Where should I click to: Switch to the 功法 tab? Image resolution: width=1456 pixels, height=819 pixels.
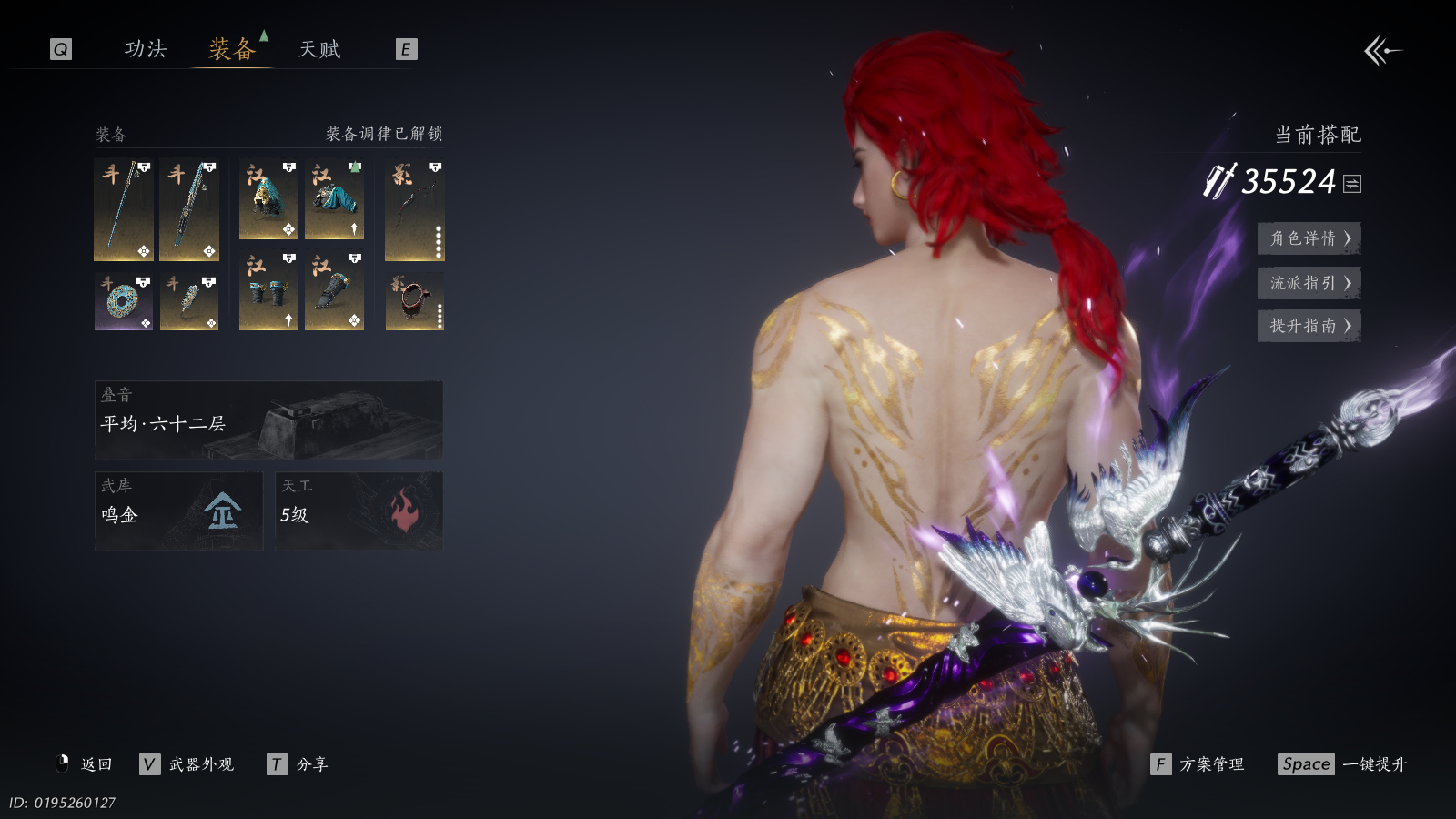tap(146, 49)
